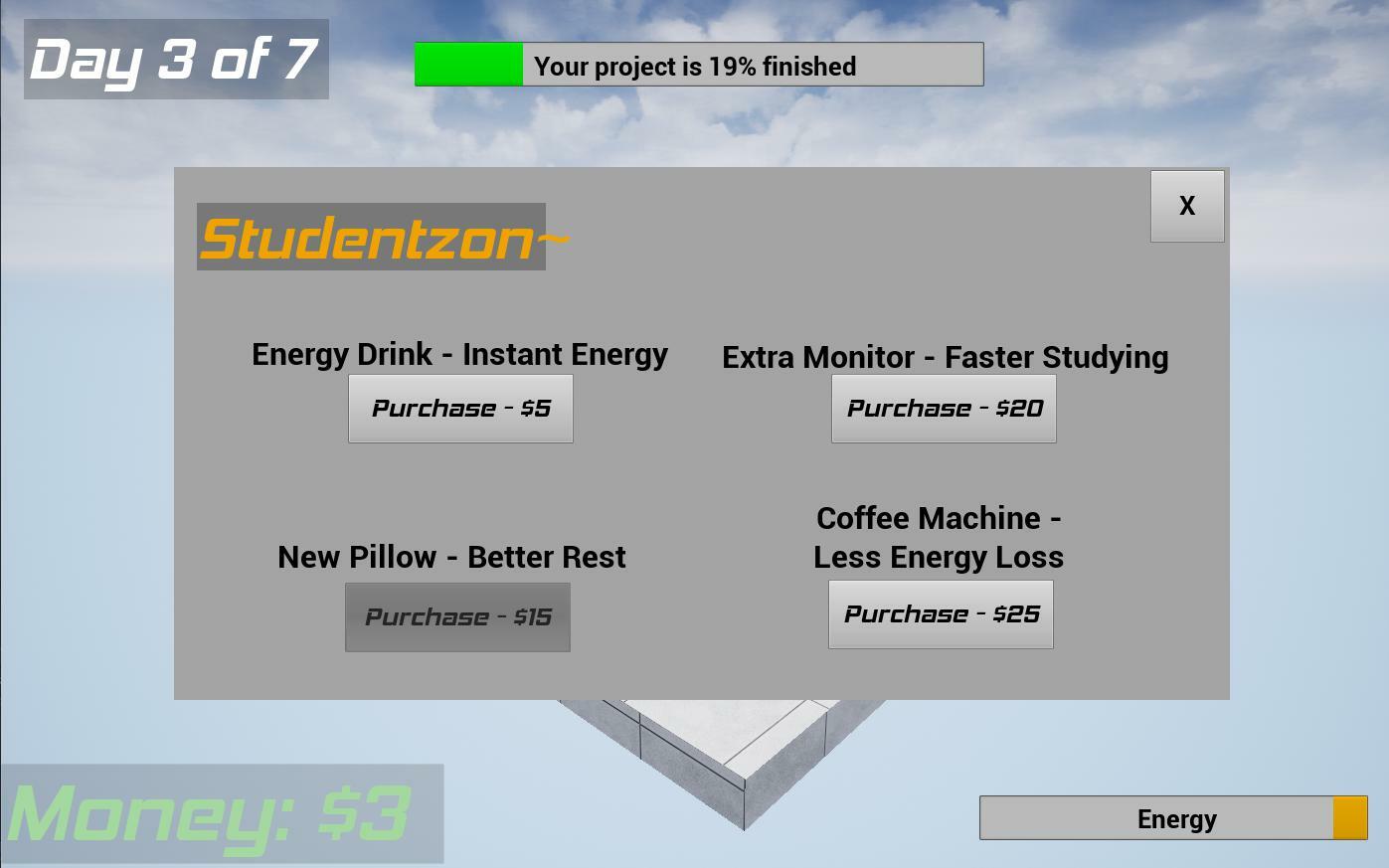This screenshot has width=1389, height=868.
Task: Click the orange Energy fill segment
Action: tap(1349, 818)
